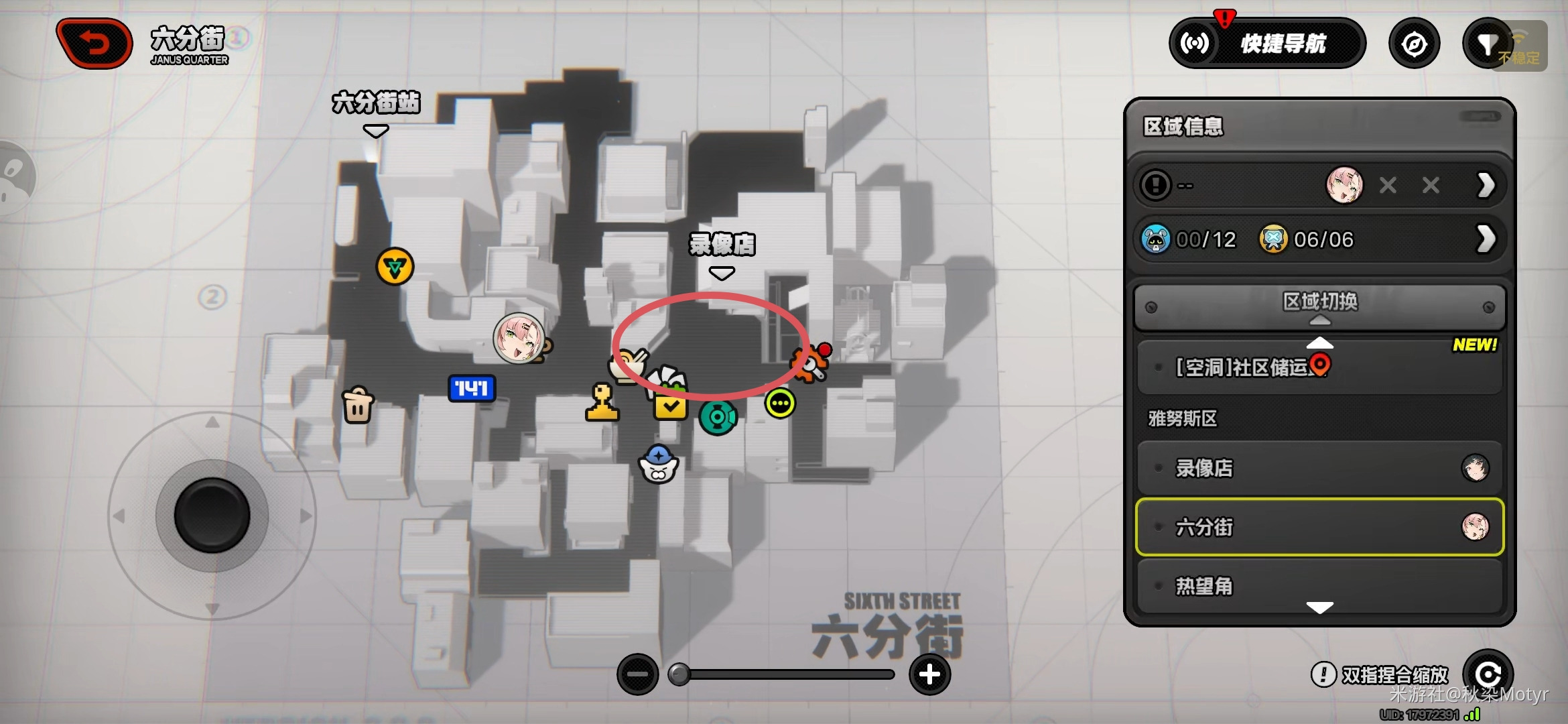Click the 六分街站 station label
The width and height of the screenshot is (1568, 724).
pos(376,104)
